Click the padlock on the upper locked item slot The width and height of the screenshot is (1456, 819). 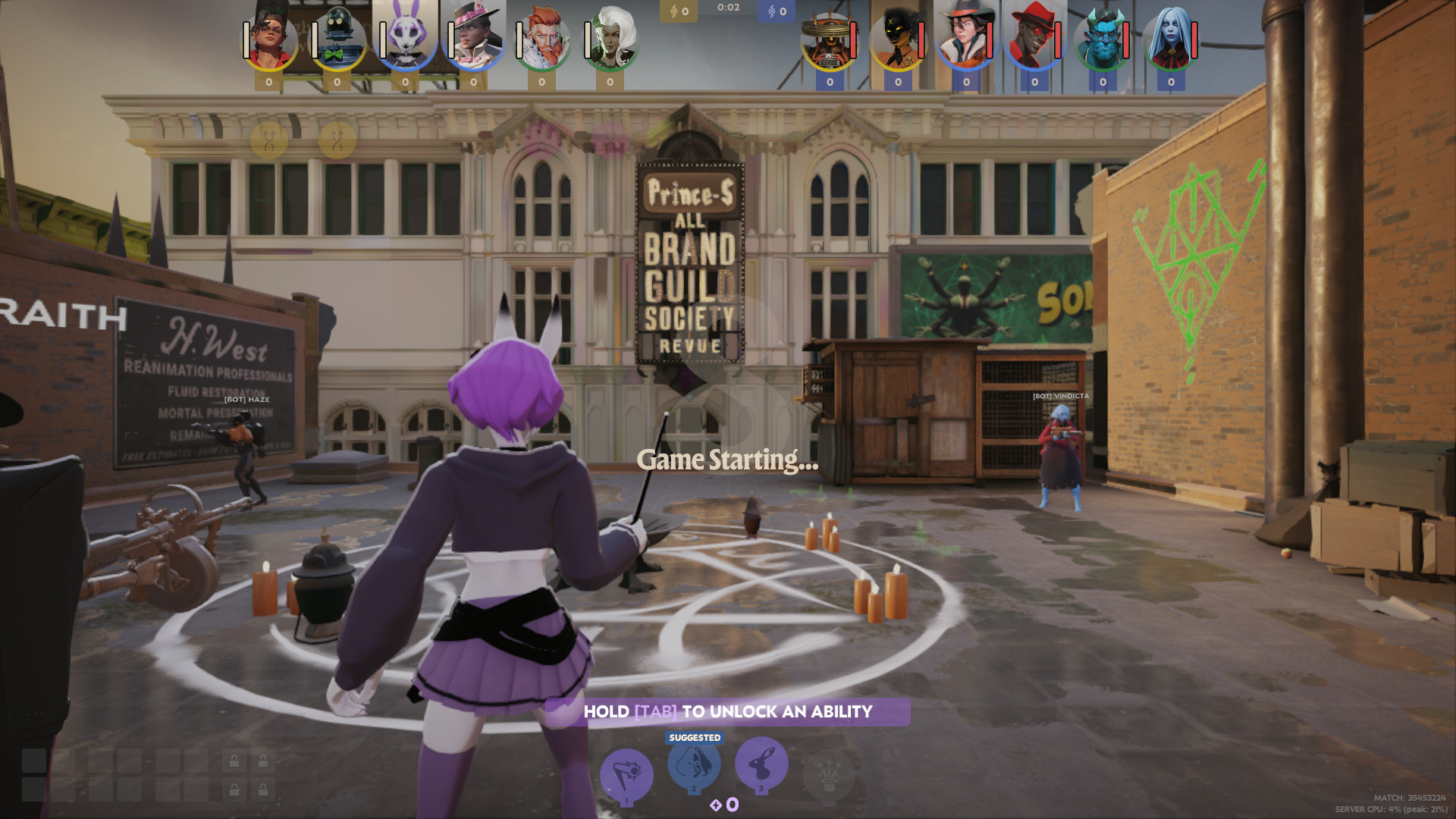click(x=234, y=760)
